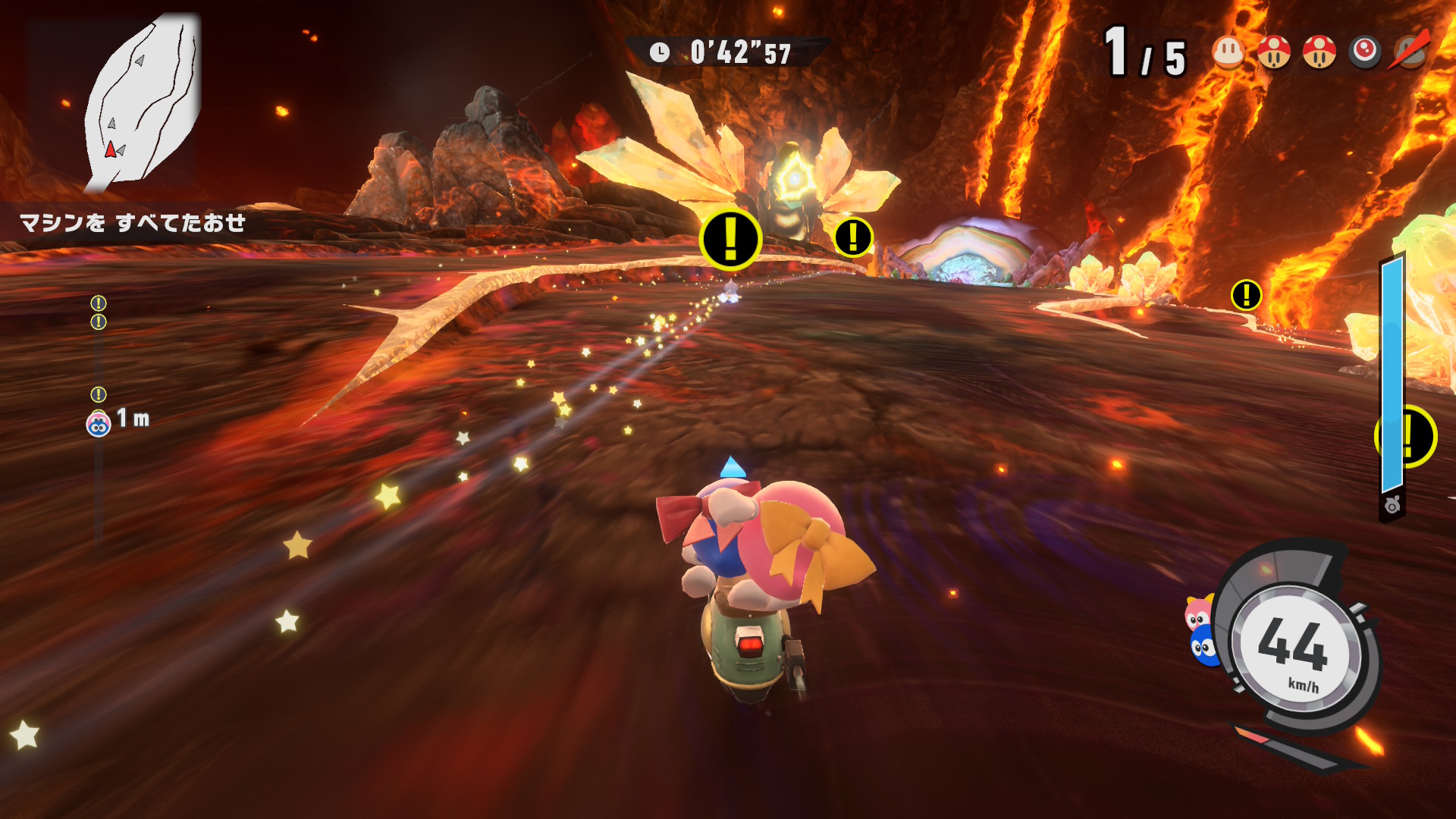Select the Waddle Dee target icon
The height and width of the screenshot is (819, 1456).
[x=1228, y=52]
